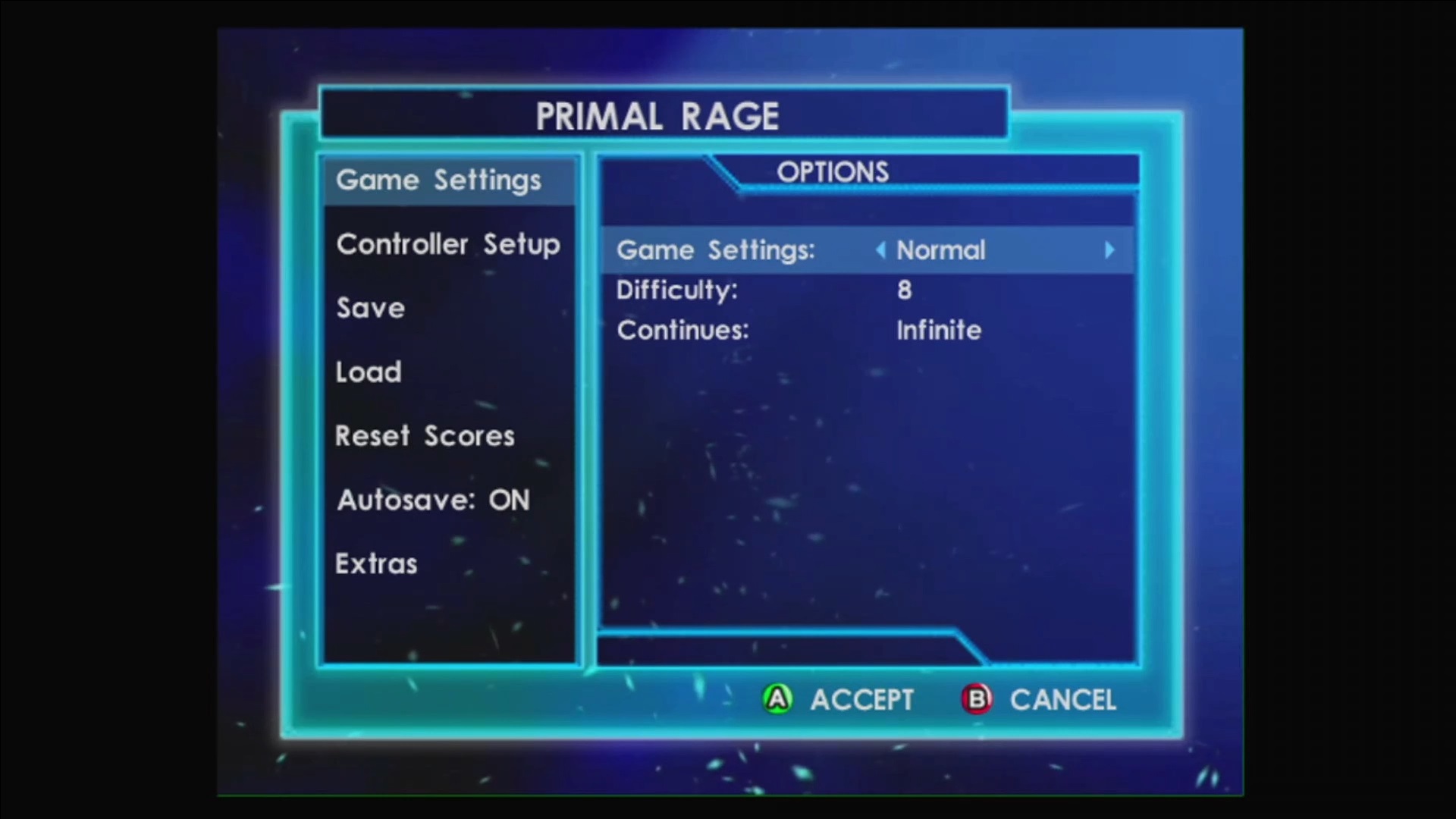Image resolution: width=1456 pixels, height=819 pixels.
Task: Confirm with the ACCEPT button
Action: [x=838, y=699]
